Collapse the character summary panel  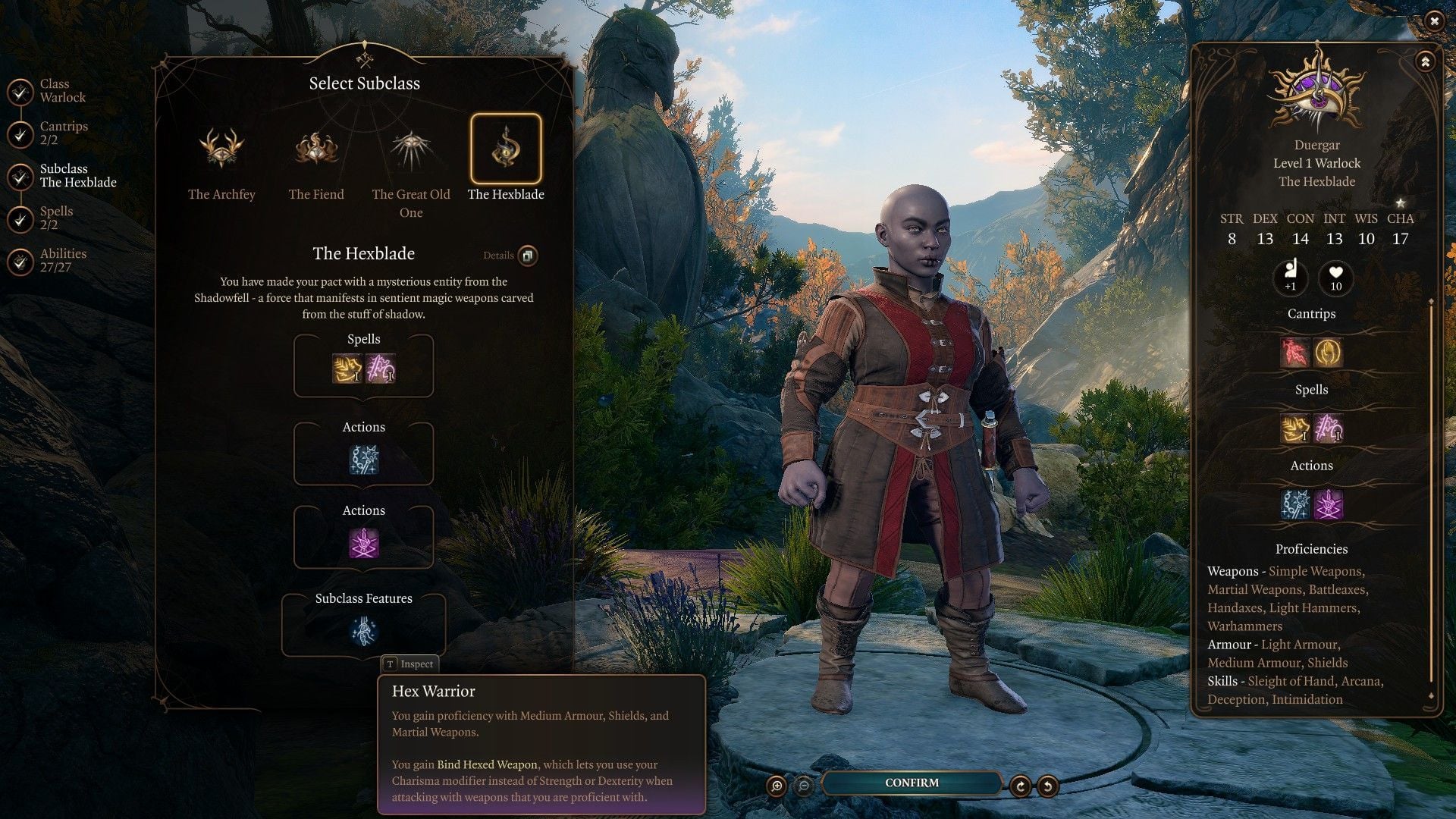[1425, 62]
